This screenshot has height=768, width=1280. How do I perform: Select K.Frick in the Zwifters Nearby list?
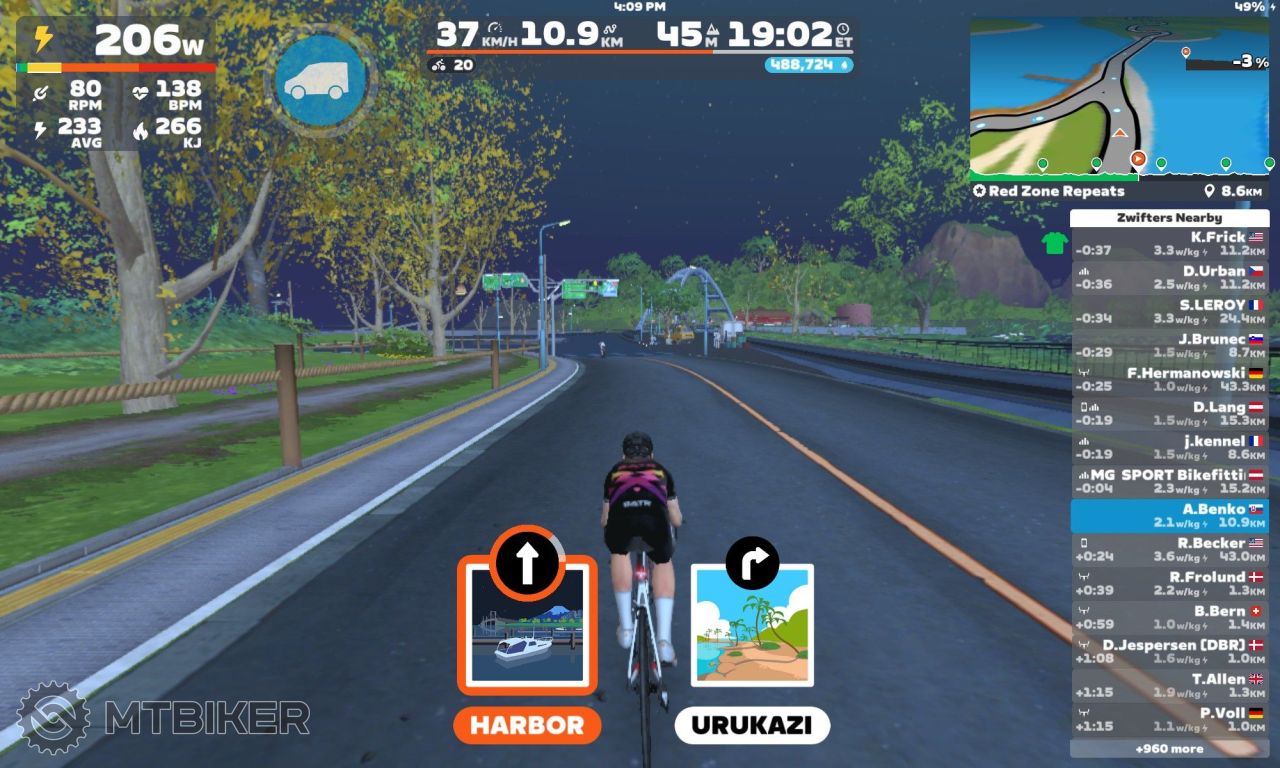(1169, 244)
